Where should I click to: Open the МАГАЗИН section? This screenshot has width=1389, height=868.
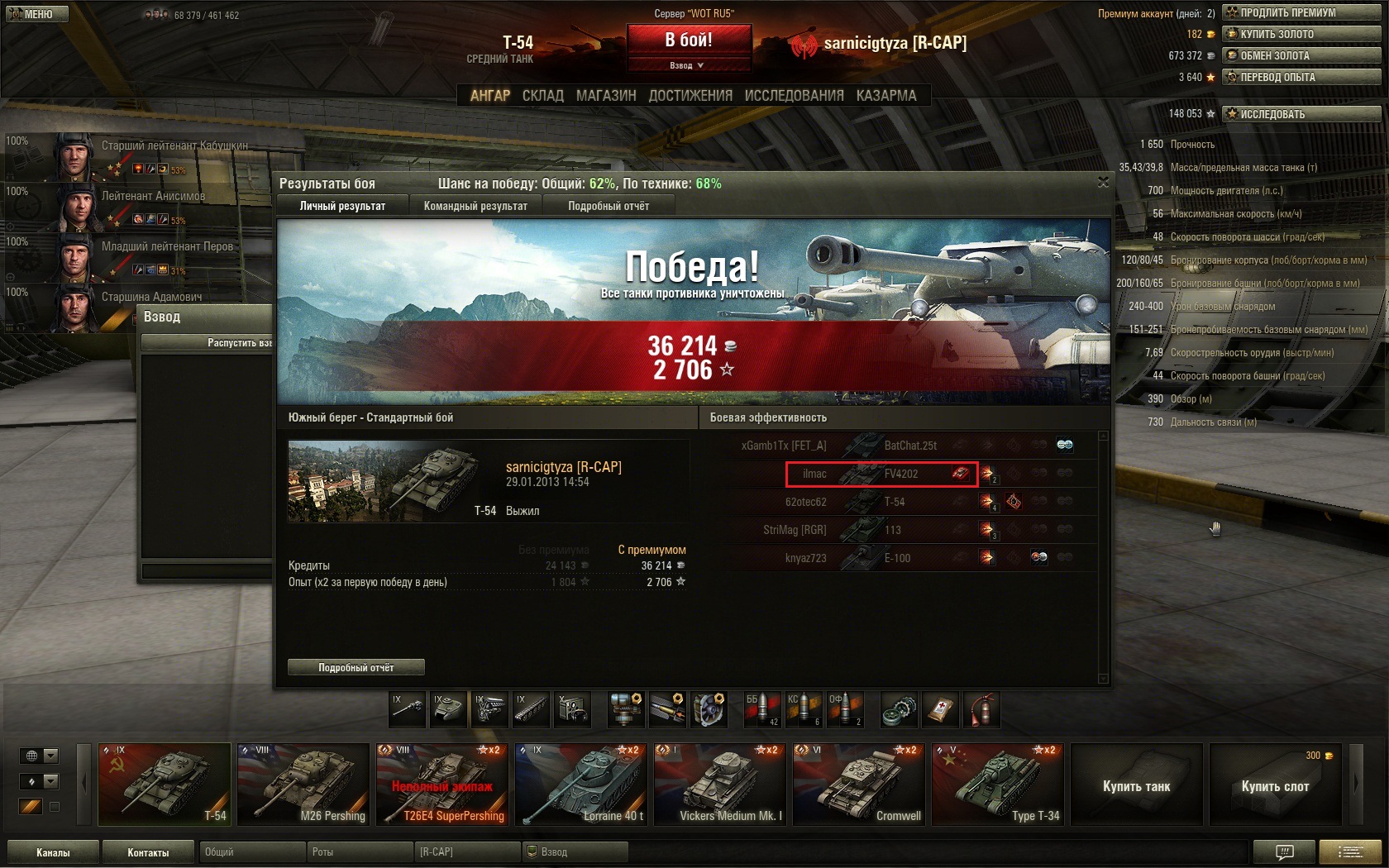[x=606, y=96]
